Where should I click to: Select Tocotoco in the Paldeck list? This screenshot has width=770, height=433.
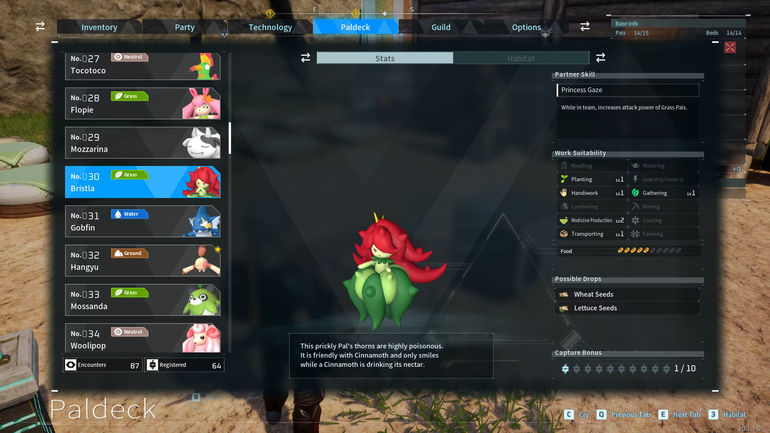[x=143, y=66]
